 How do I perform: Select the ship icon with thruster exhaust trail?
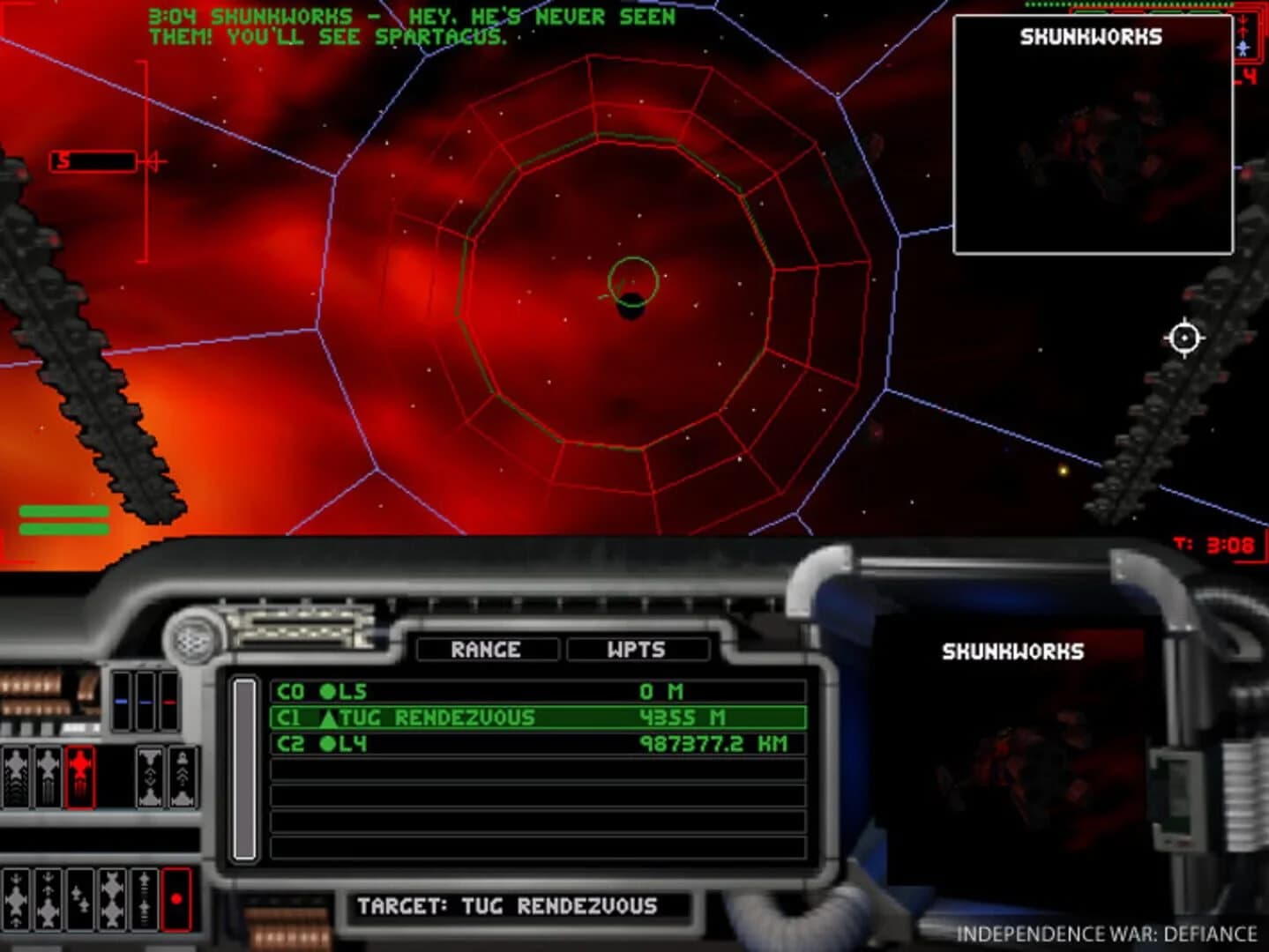coord(49,776)
